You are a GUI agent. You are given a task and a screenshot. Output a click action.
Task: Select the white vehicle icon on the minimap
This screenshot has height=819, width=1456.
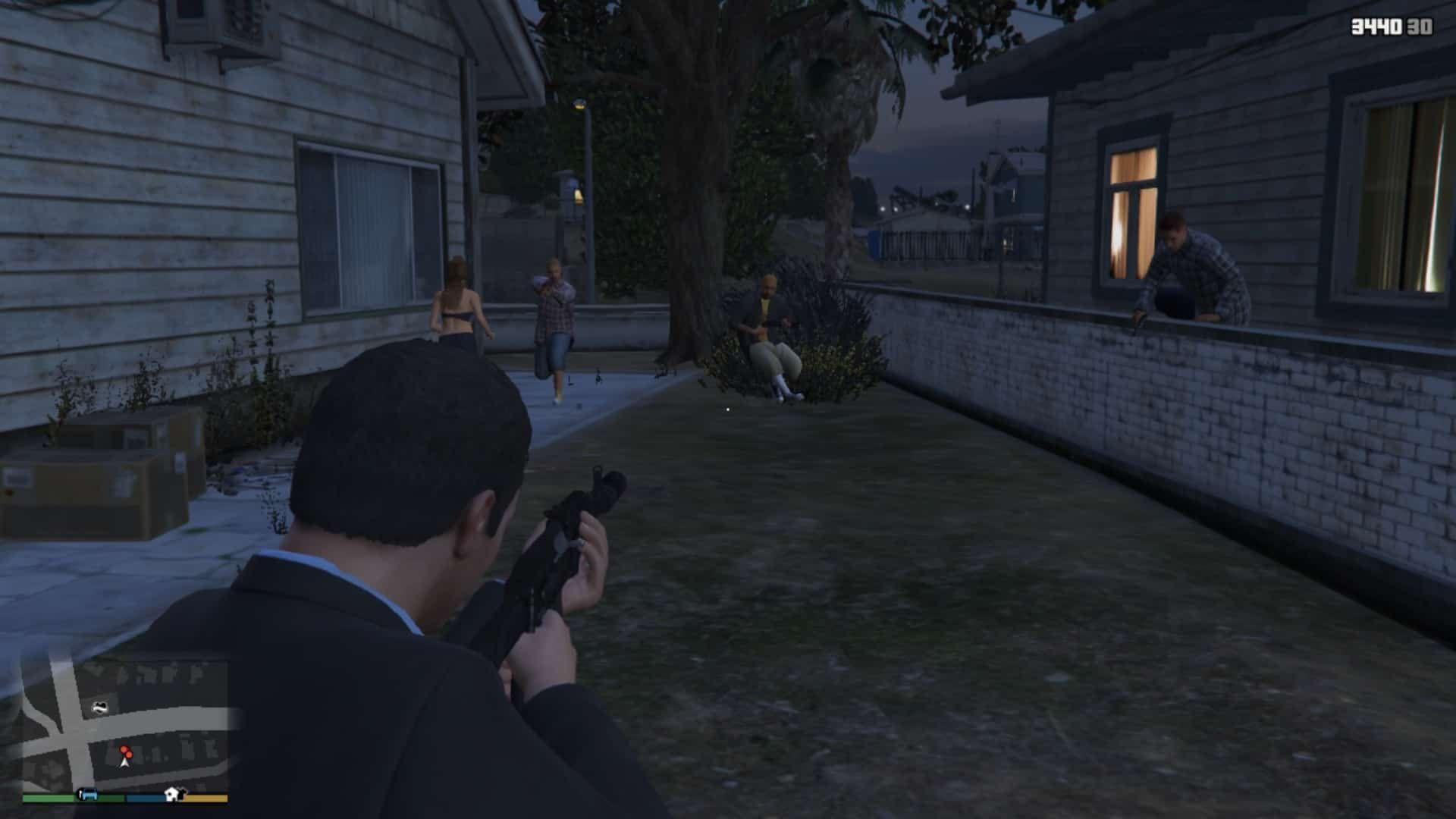100,707
